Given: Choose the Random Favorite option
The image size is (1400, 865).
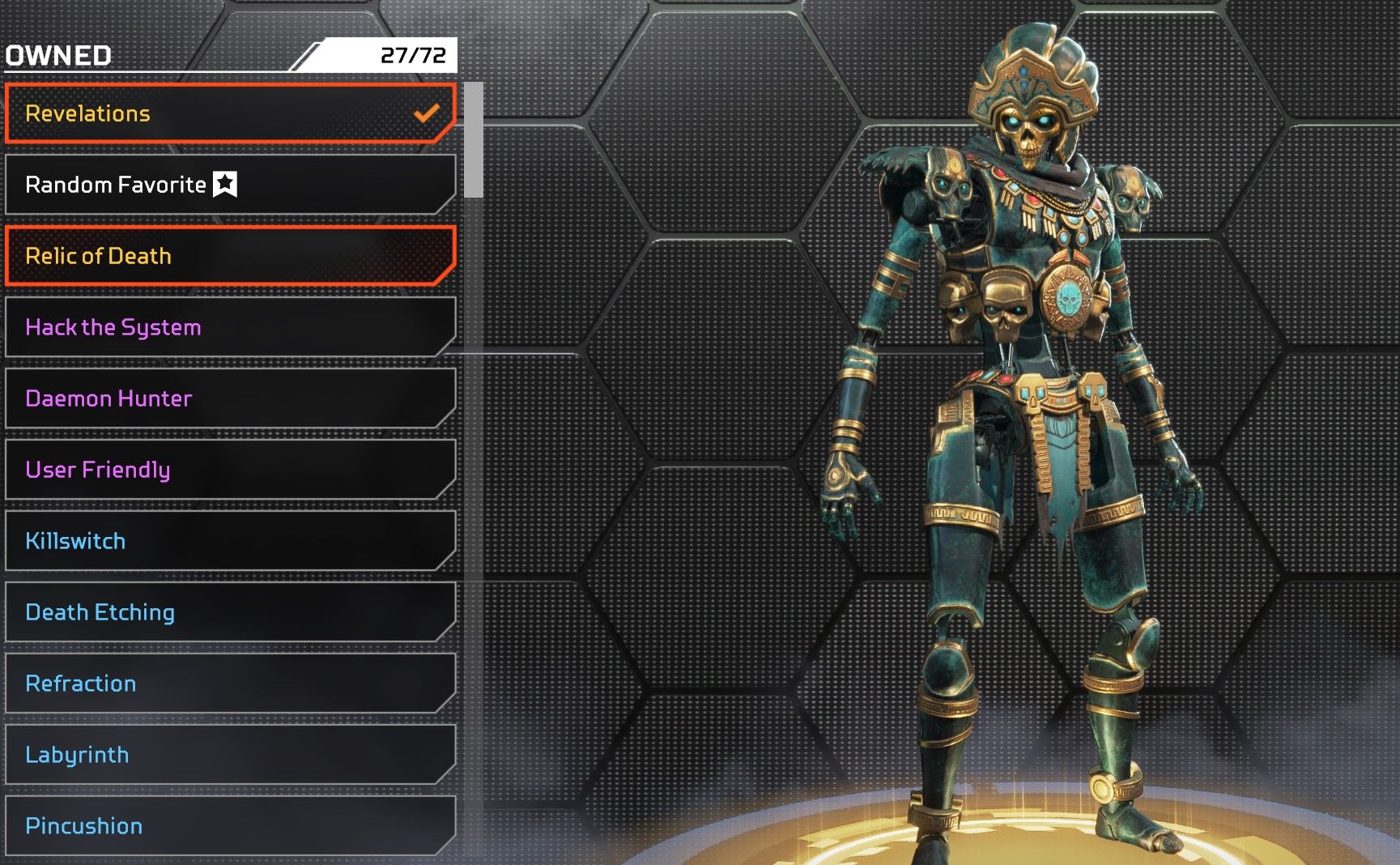Looking at the screenshot, I should click(x=229, y=185).
